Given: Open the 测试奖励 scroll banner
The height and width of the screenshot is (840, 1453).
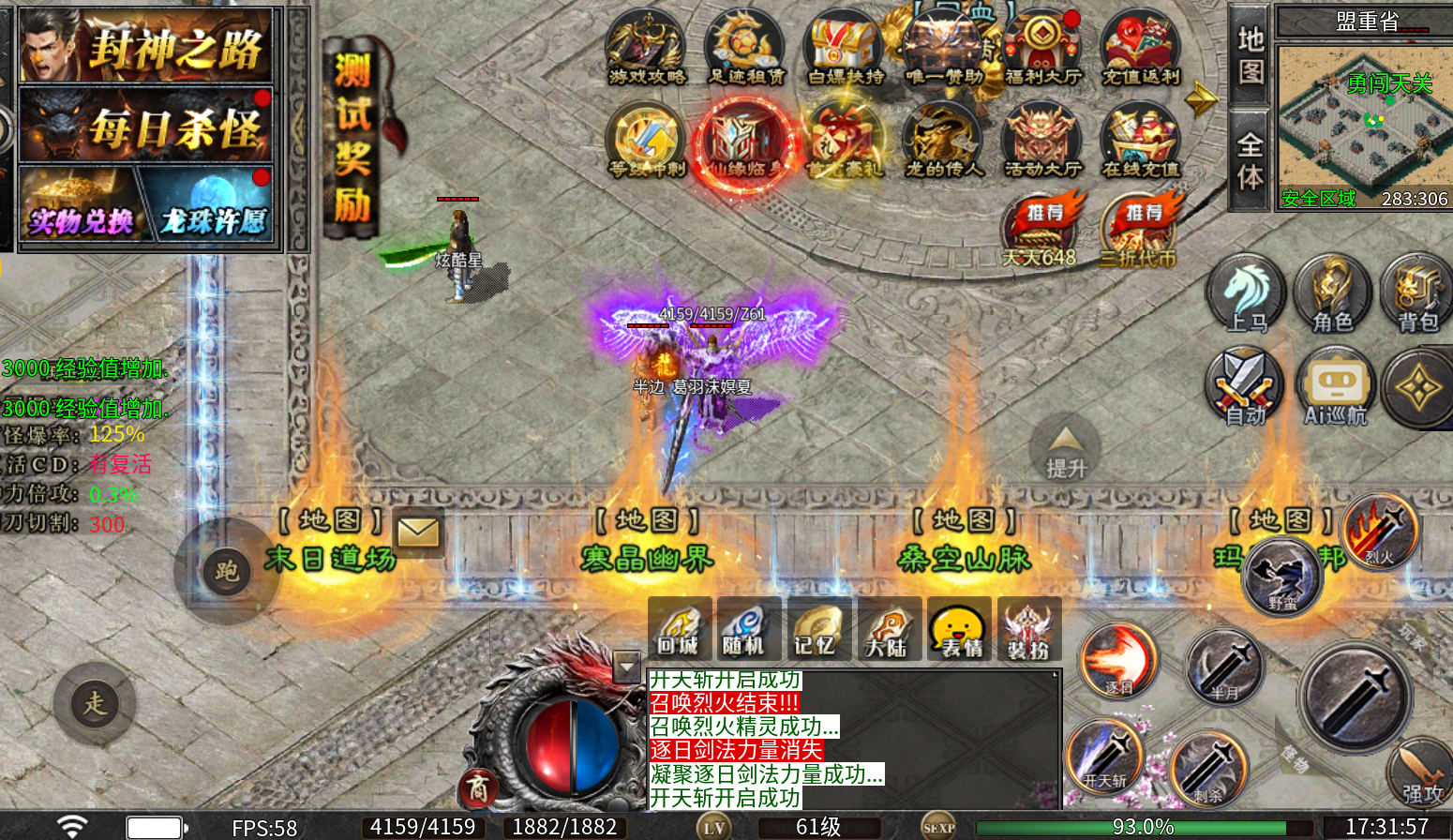Looking at the screenshot, I should (352, 138).
